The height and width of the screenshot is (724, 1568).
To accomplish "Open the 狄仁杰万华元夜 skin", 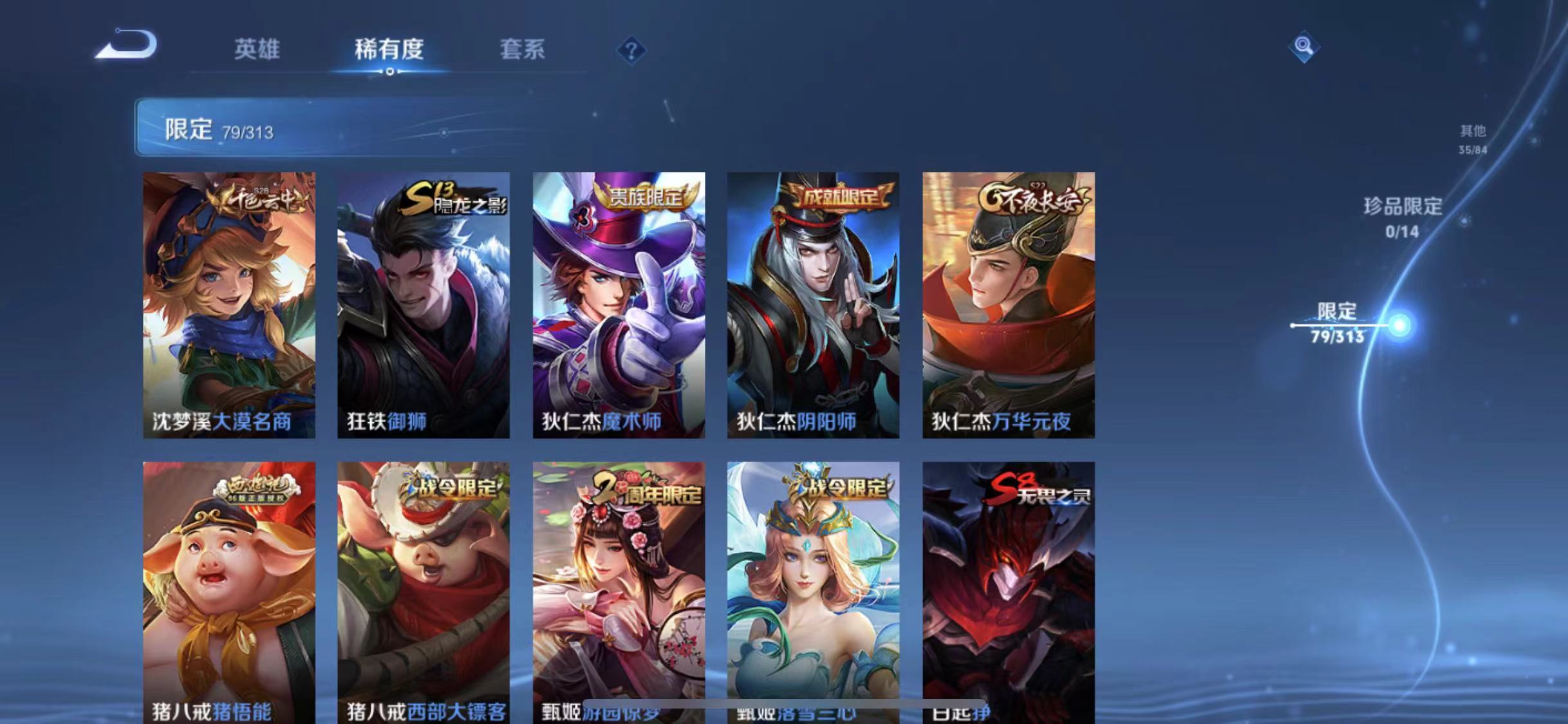I will (1009, 302).
